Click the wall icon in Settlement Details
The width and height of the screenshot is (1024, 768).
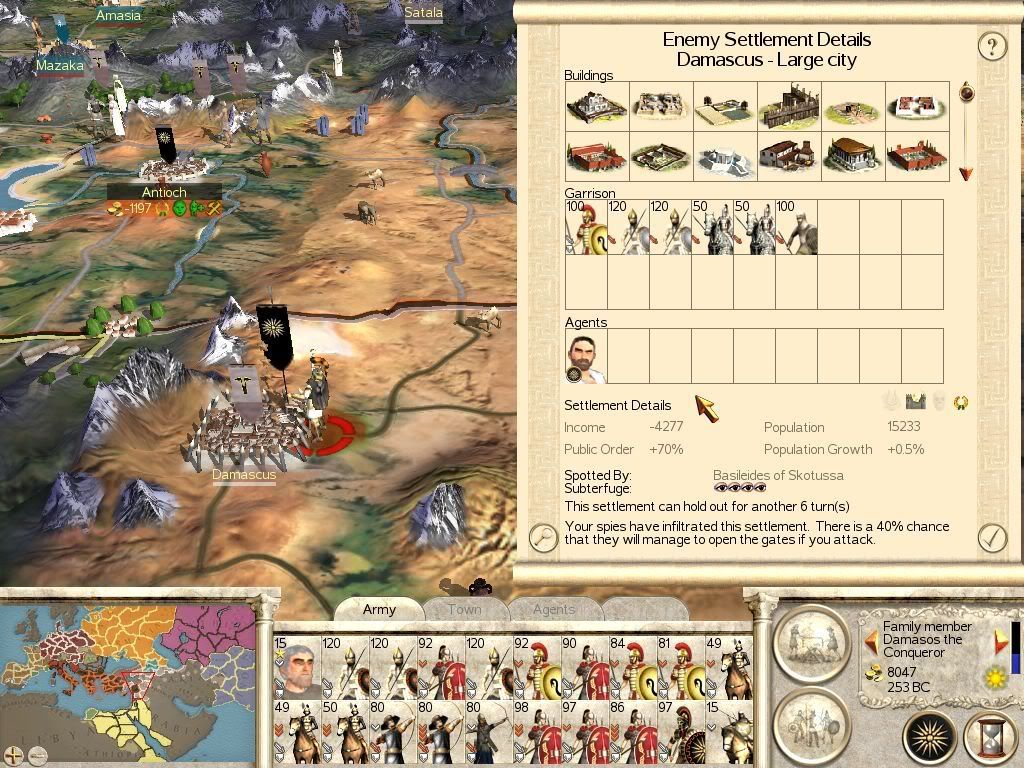(915, 402)
